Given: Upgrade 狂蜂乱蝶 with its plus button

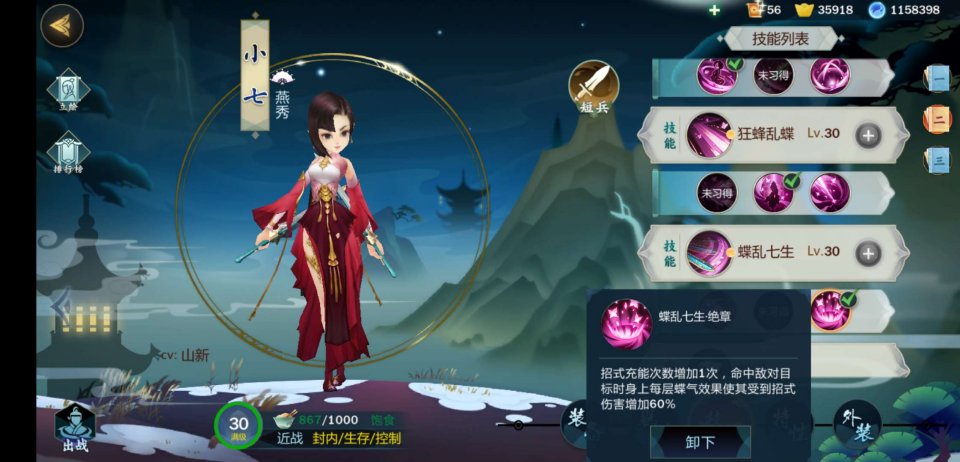Looking at the screenshot, I should [x=869, y=135].
